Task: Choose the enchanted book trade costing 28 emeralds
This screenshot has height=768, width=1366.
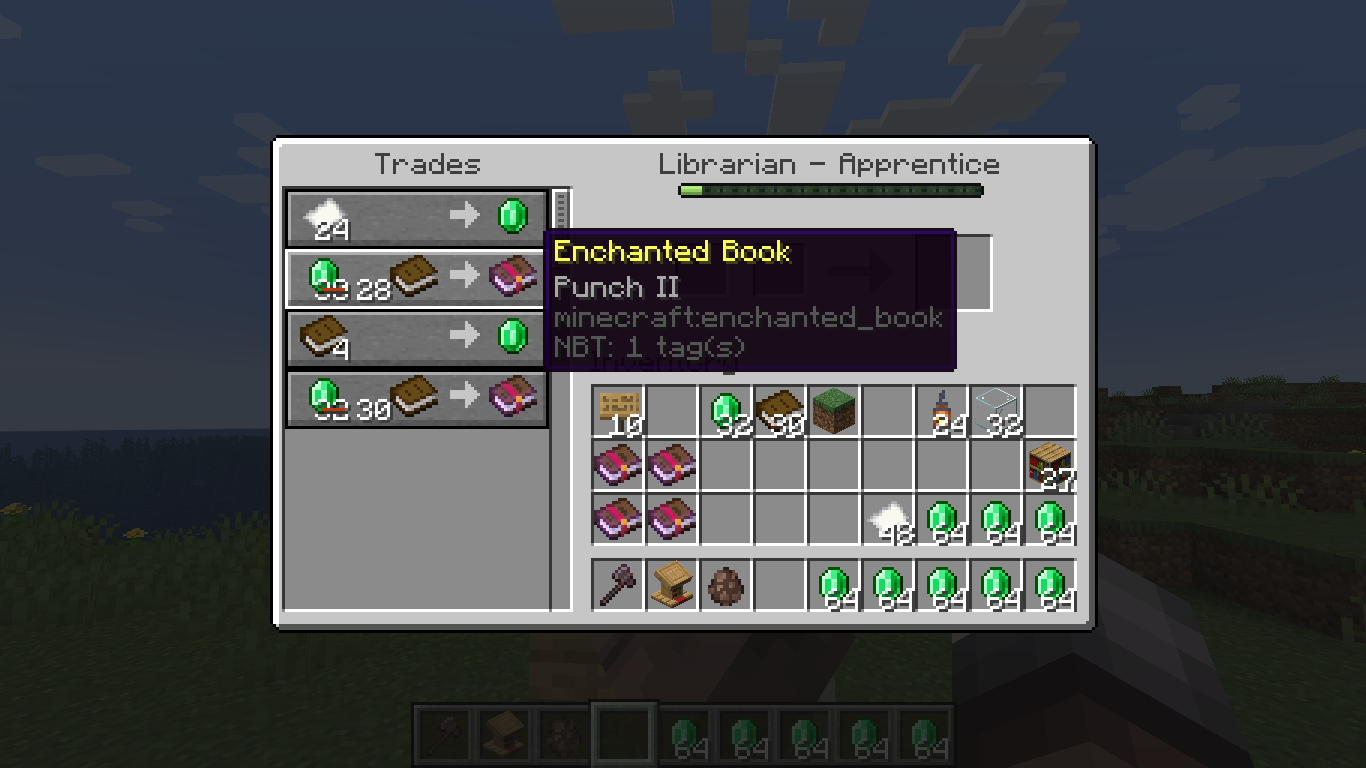Action: coord(416,278)
